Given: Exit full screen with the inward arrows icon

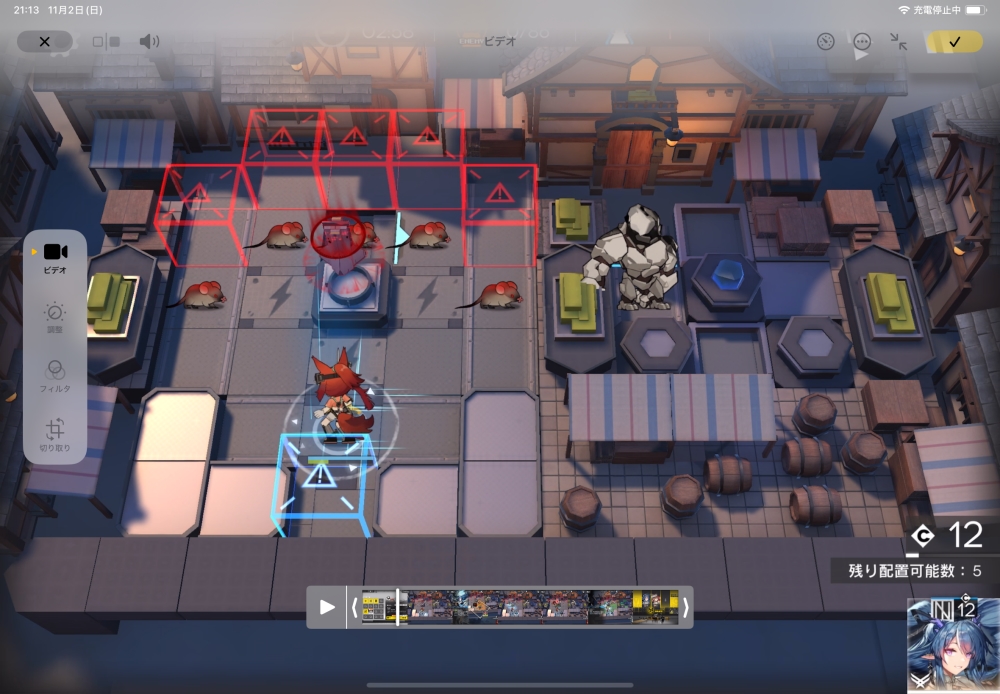Looking at the screenshot, I should pyautogui.click(x=898, y=42).
